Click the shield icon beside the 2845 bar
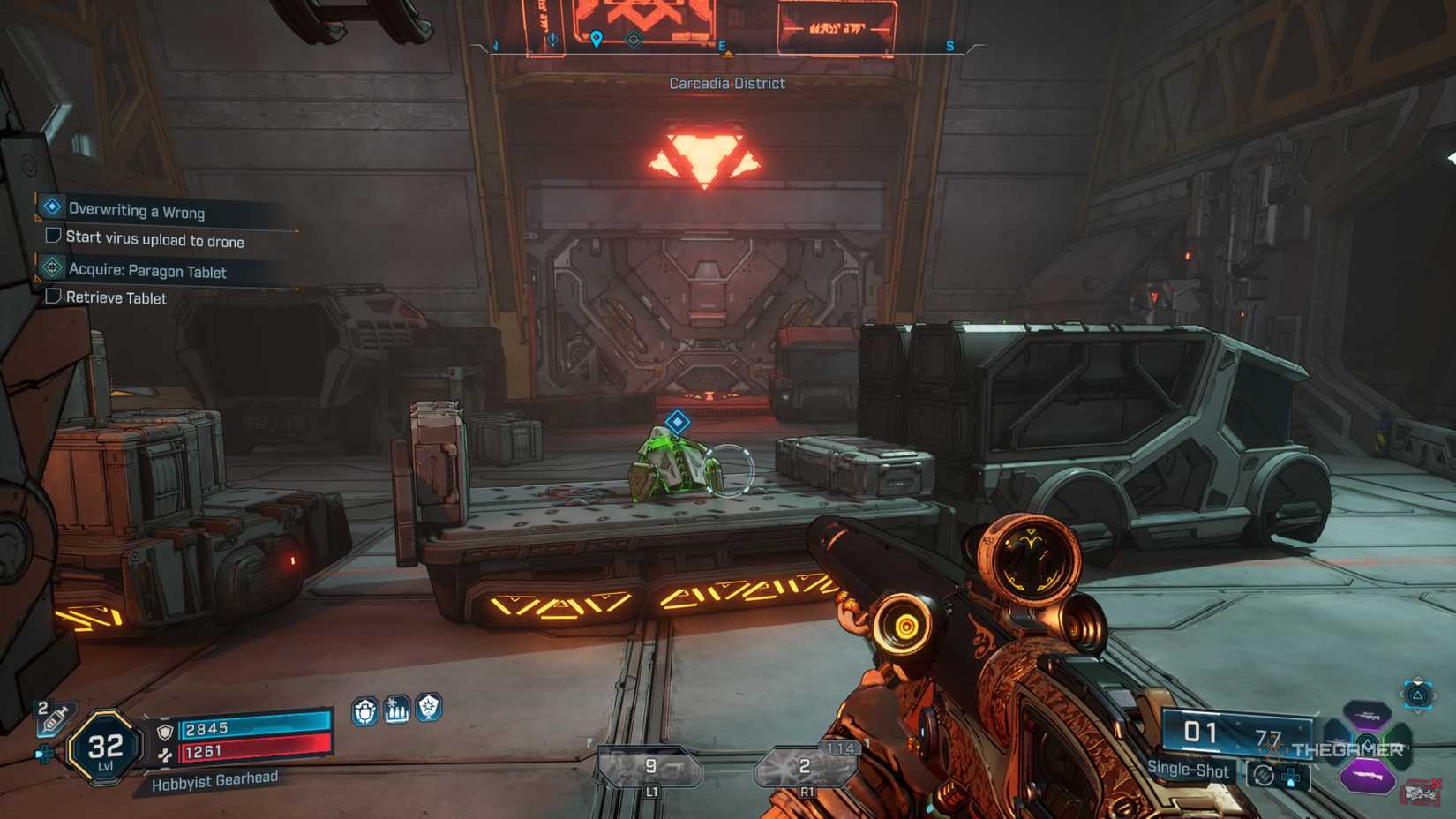Image resolution: width=1456 pixels, height=819 pixels. pyautogui.click(x=164, y=733)
